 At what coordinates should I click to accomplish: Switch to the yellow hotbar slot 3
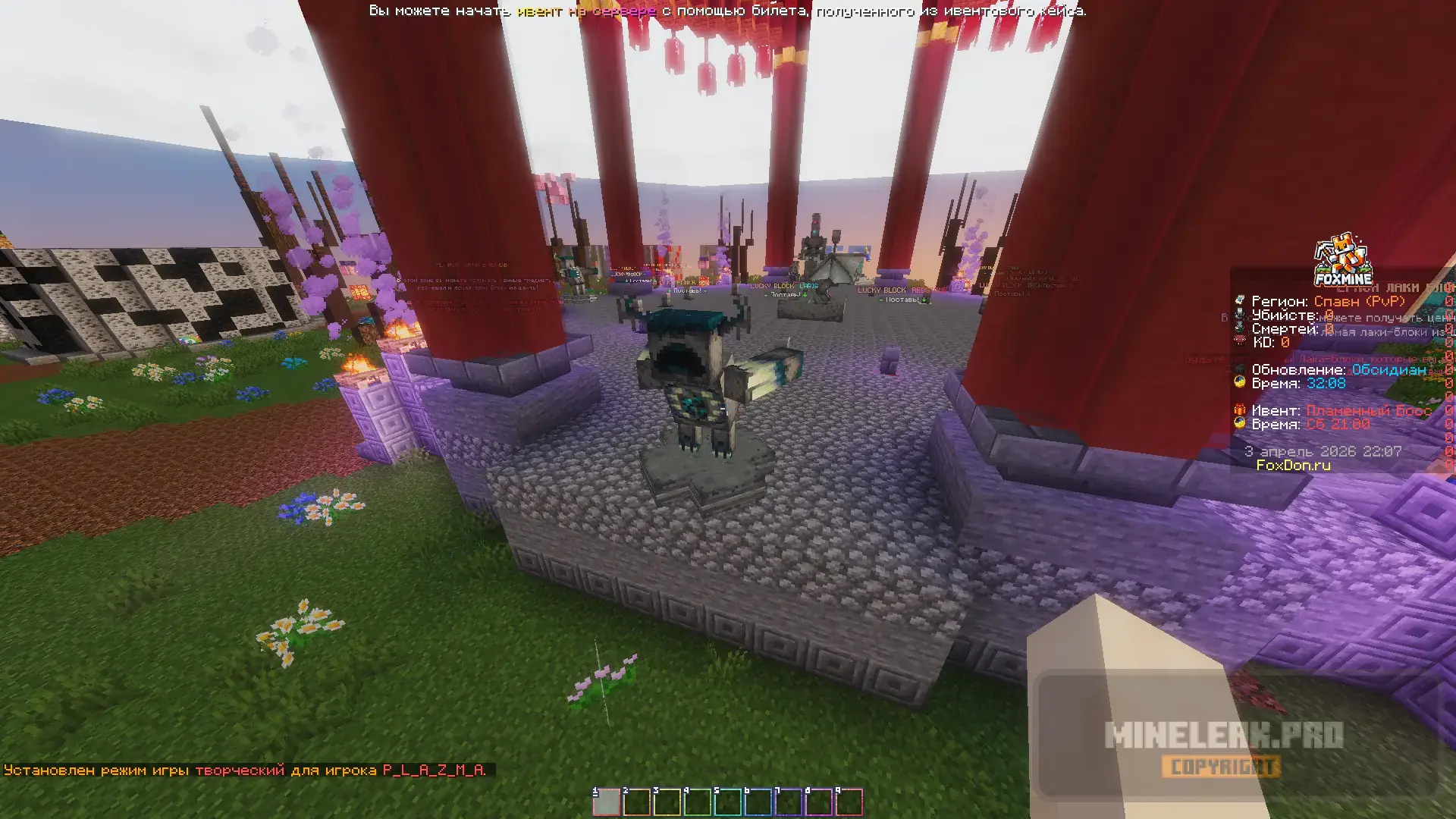point(667,802)
